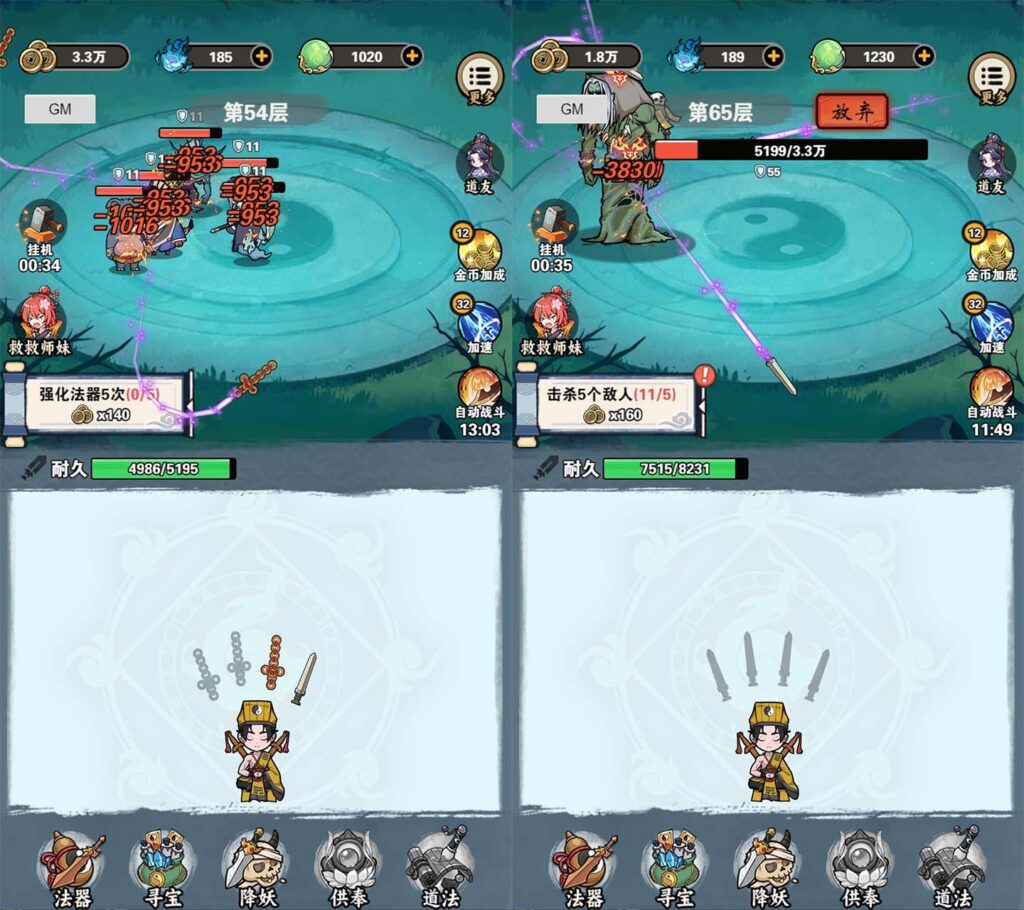Activate 金币加成 gold bonus on the 第65层 screen
This screenshot has height=910, width=1024.
pos(991,250)
